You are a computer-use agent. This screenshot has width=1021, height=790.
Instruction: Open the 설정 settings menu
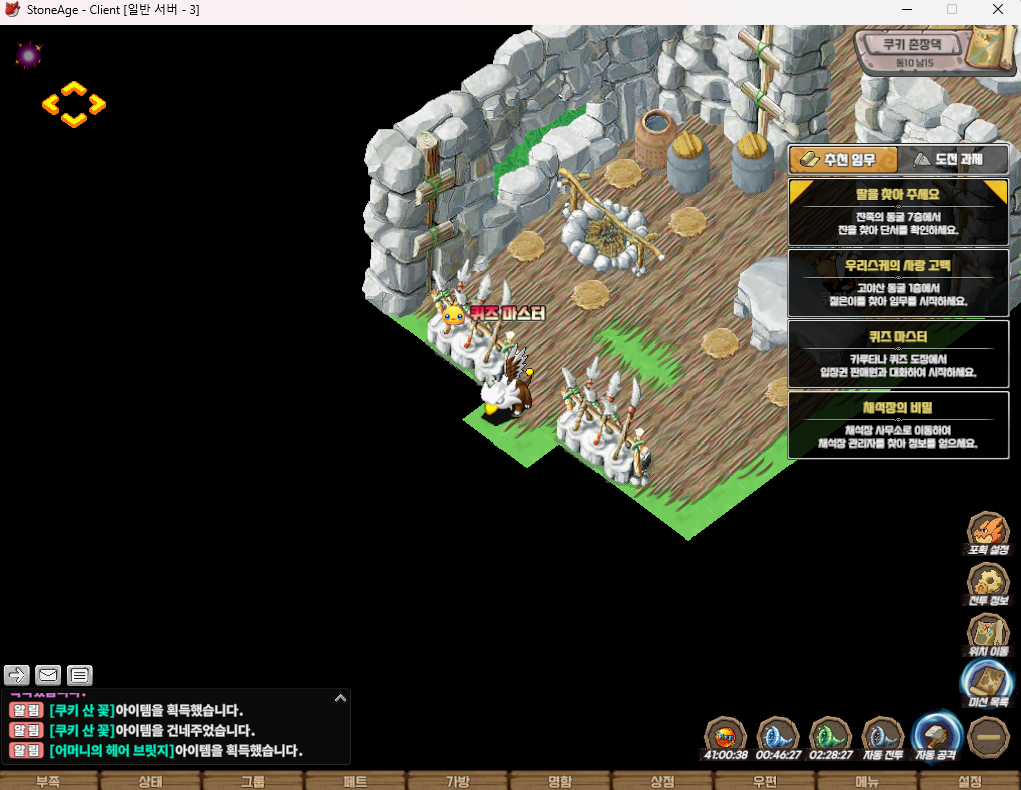pos(969,781)
